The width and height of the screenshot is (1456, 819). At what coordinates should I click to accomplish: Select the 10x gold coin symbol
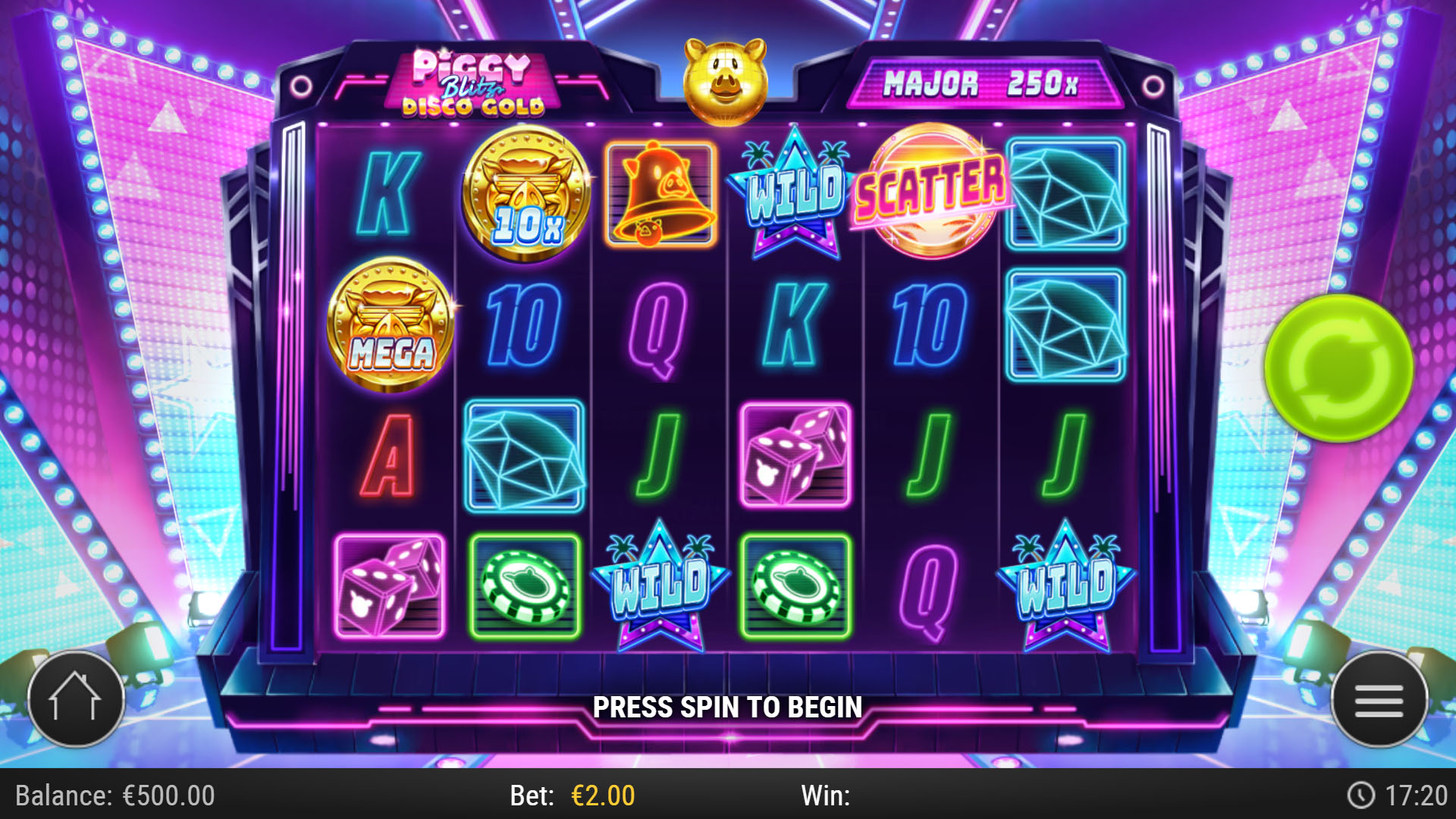click(526, 194)
